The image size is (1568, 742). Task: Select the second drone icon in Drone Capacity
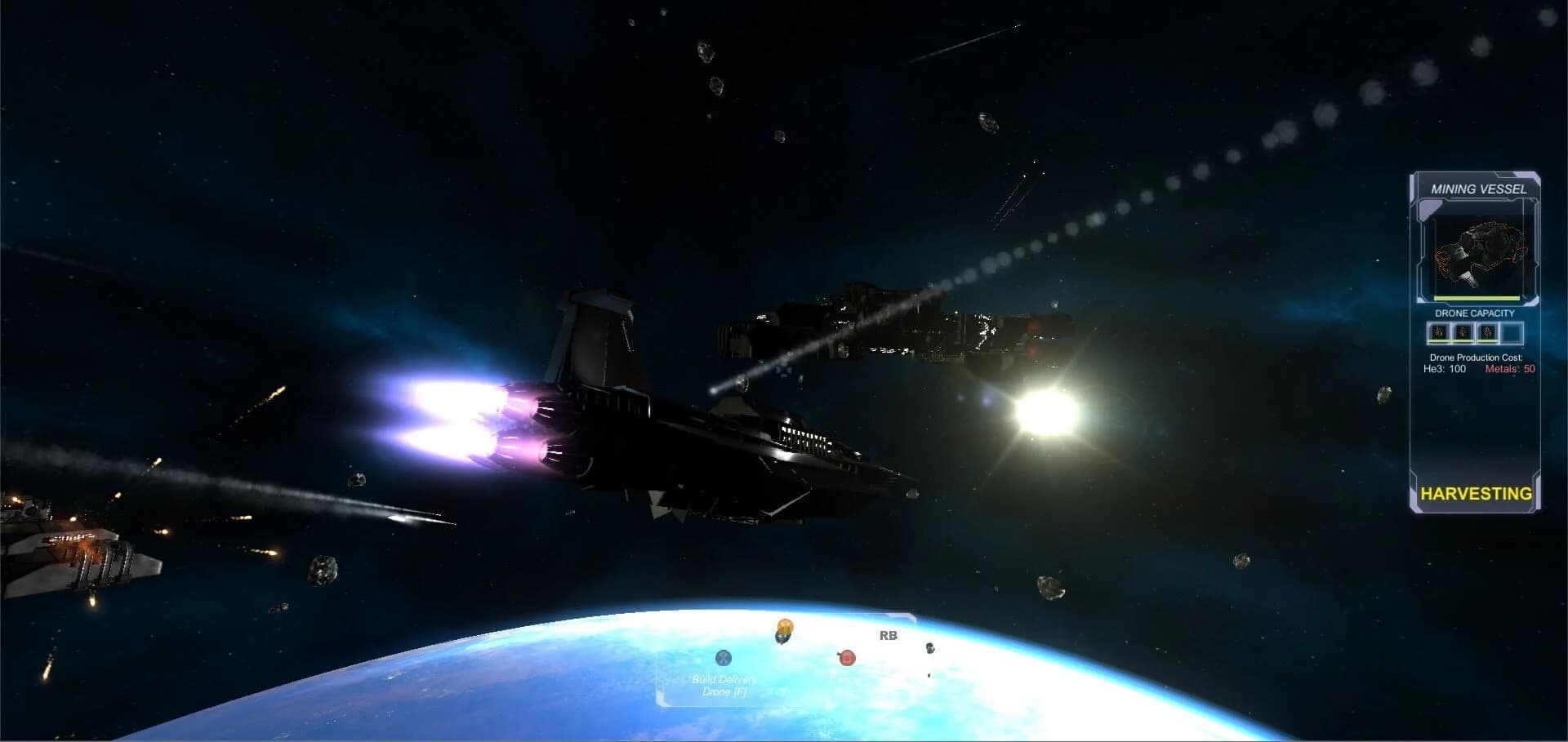[x=1463, y=332]
